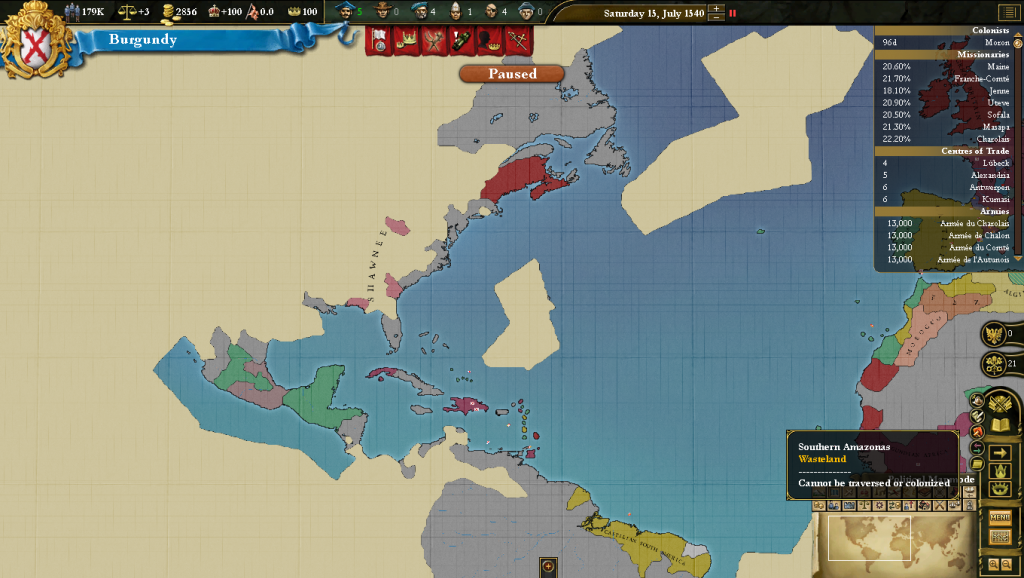This screenshot has width=1024, height=578.
Task: Open the red flag alert banner
Action: point(379,41)
